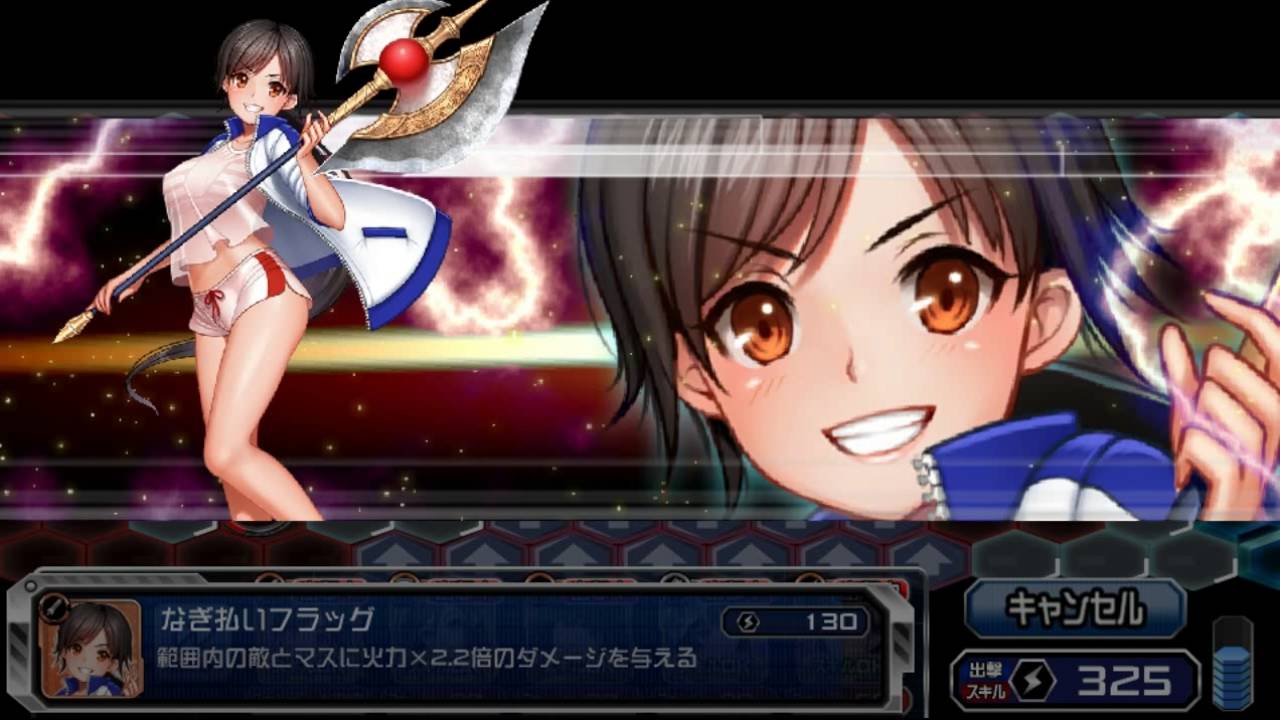Click the キャンセル cancel button

[x=1075, y=608]
